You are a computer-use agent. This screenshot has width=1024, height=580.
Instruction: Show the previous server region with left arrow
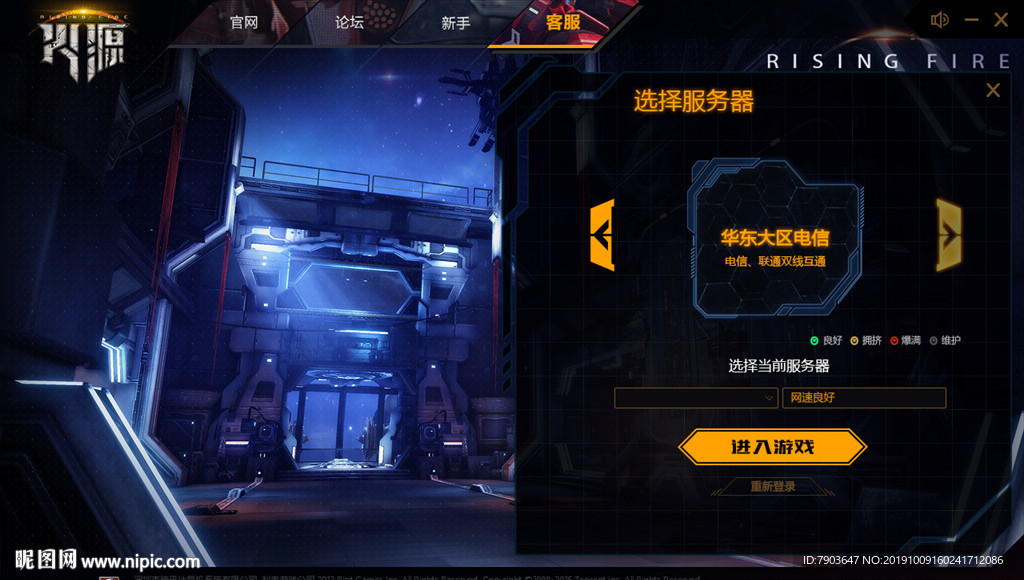point(602,235)
